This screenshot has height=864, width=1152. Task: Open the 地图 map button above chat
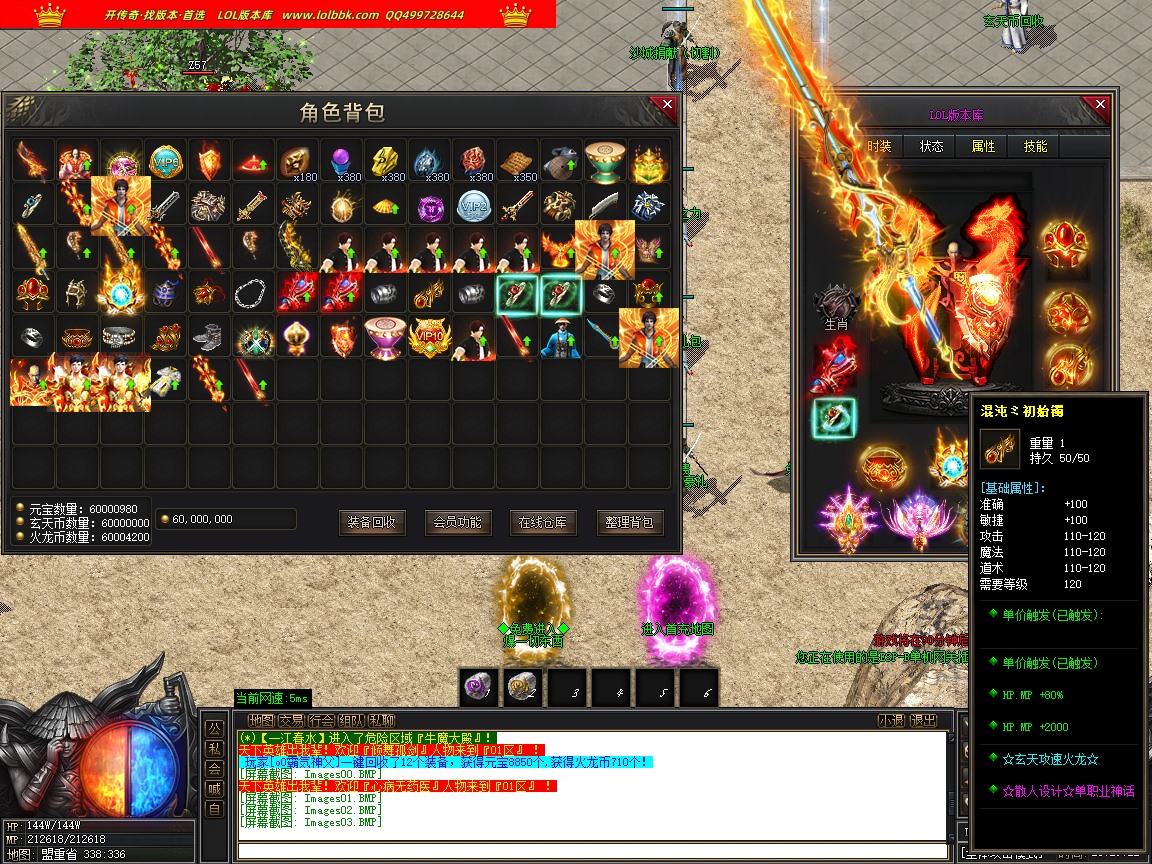[x=261, y=721]
